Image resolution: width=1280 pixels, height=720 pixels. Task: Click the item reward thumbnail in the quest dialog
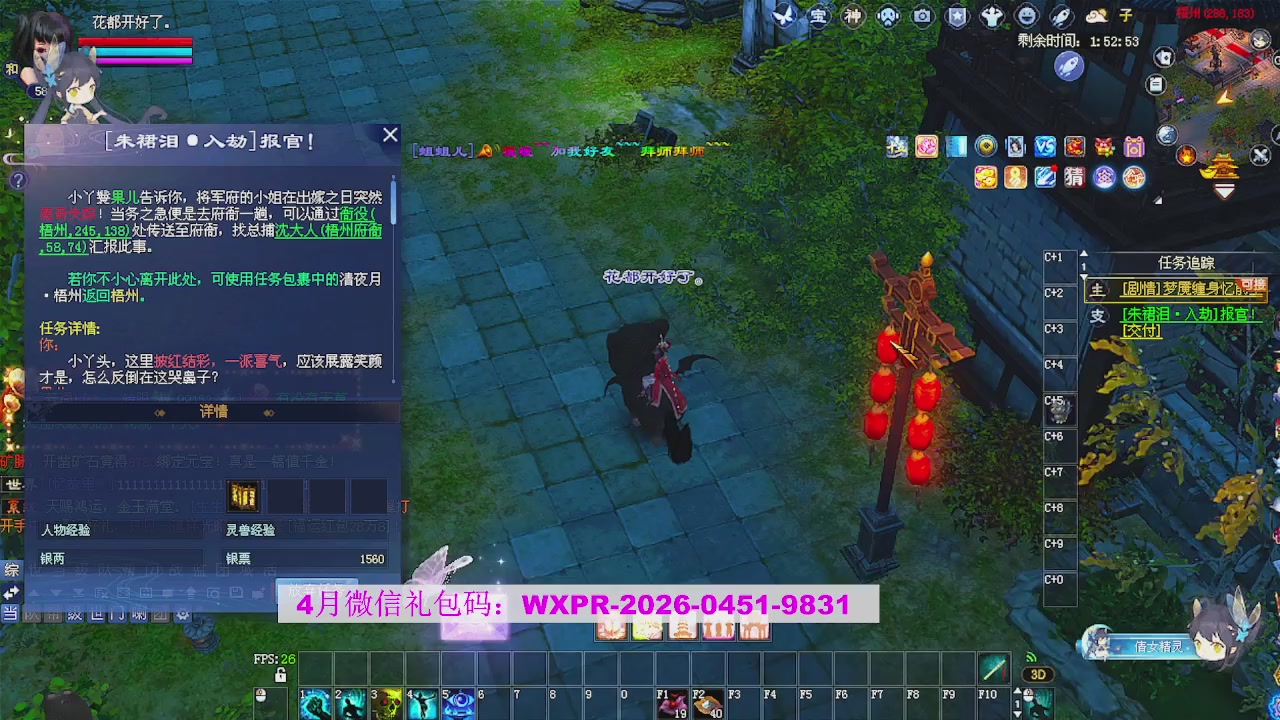click(242, 495)
